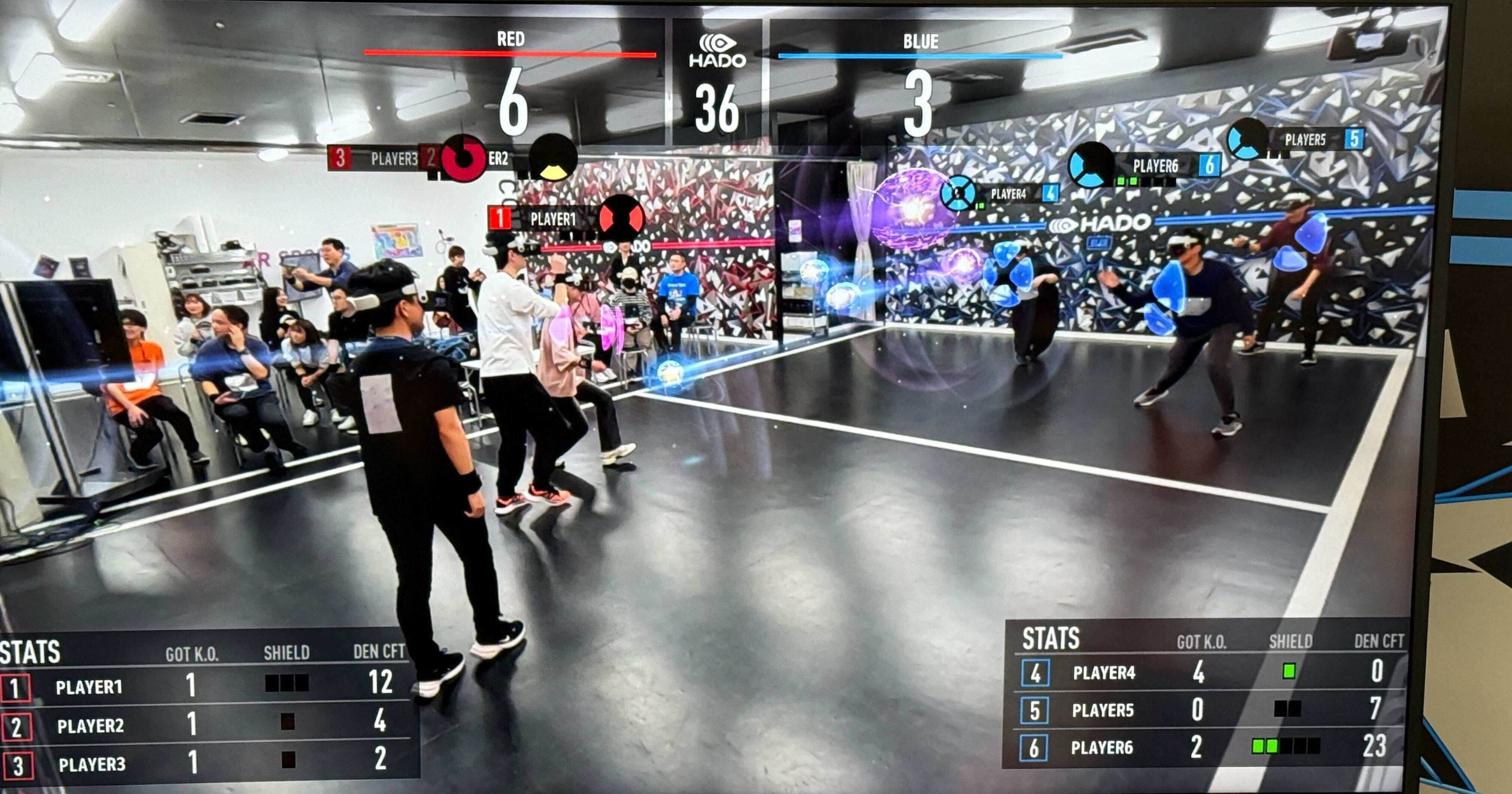Click the floating PLAYER1 red name tag

552,219
